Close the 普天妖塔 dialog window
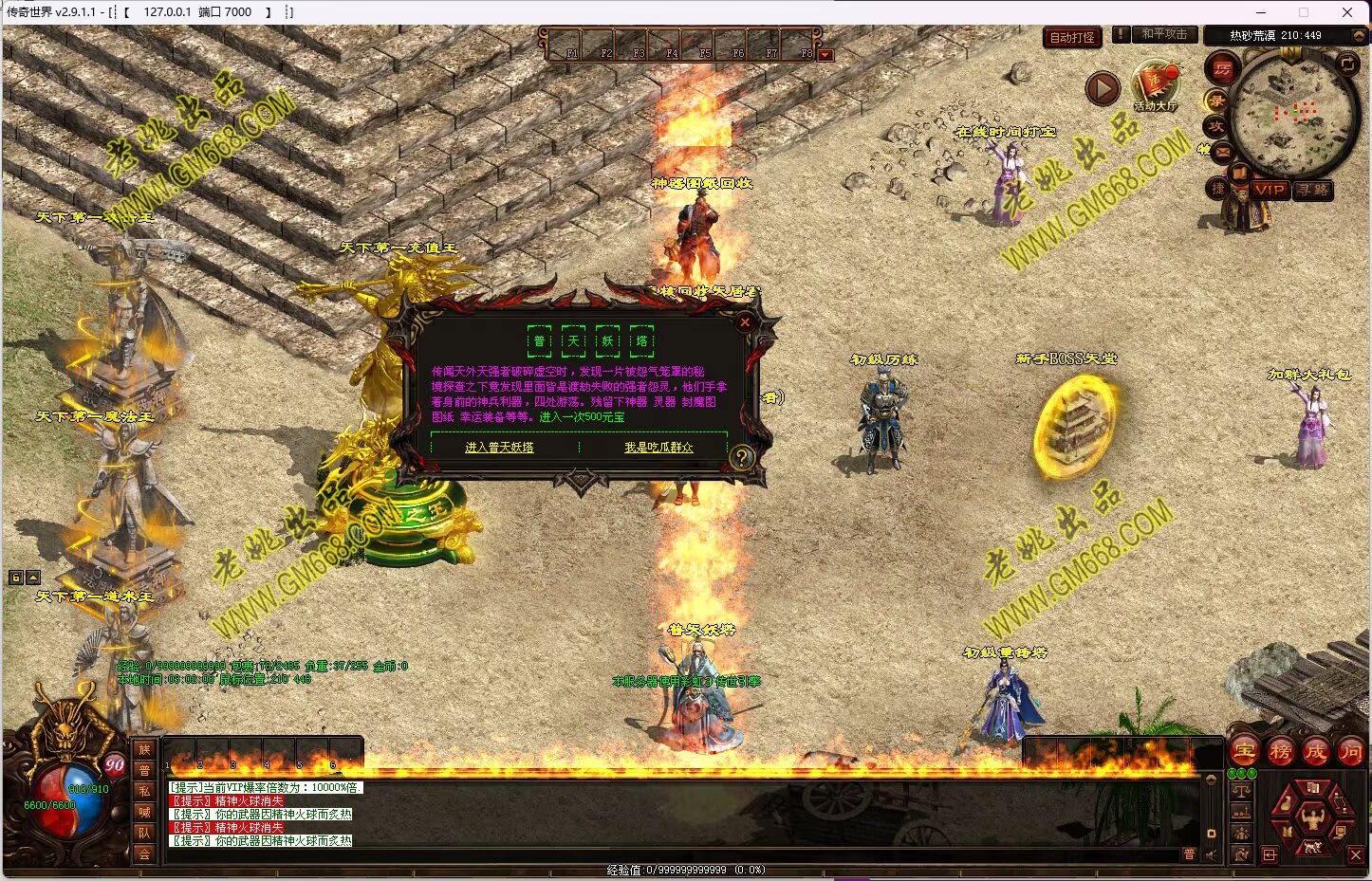 pyautogui.click(x=745, y=322)
